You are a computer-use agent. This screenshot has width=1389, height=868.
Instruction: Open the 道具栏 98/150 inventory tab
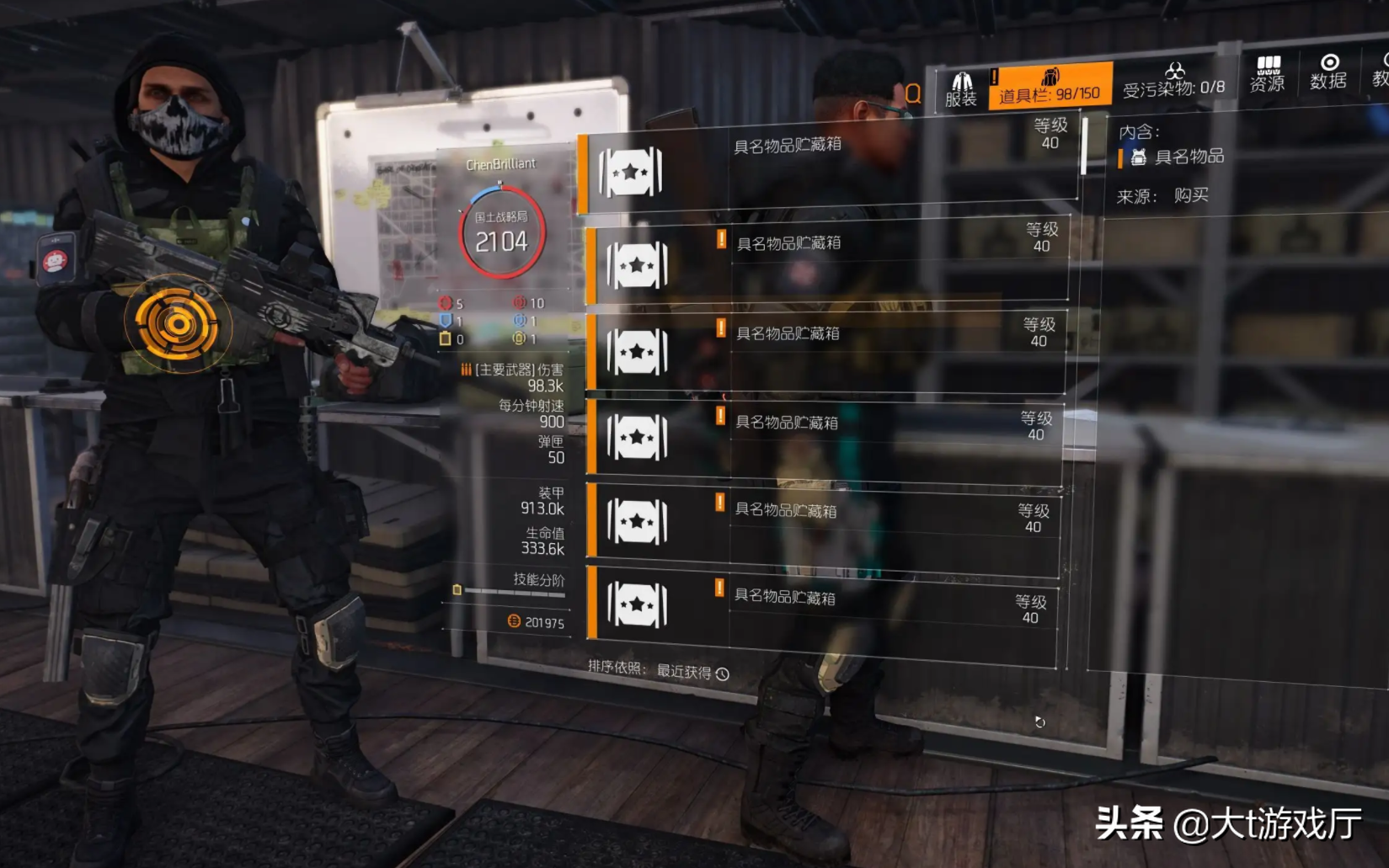click(1050, 87)
